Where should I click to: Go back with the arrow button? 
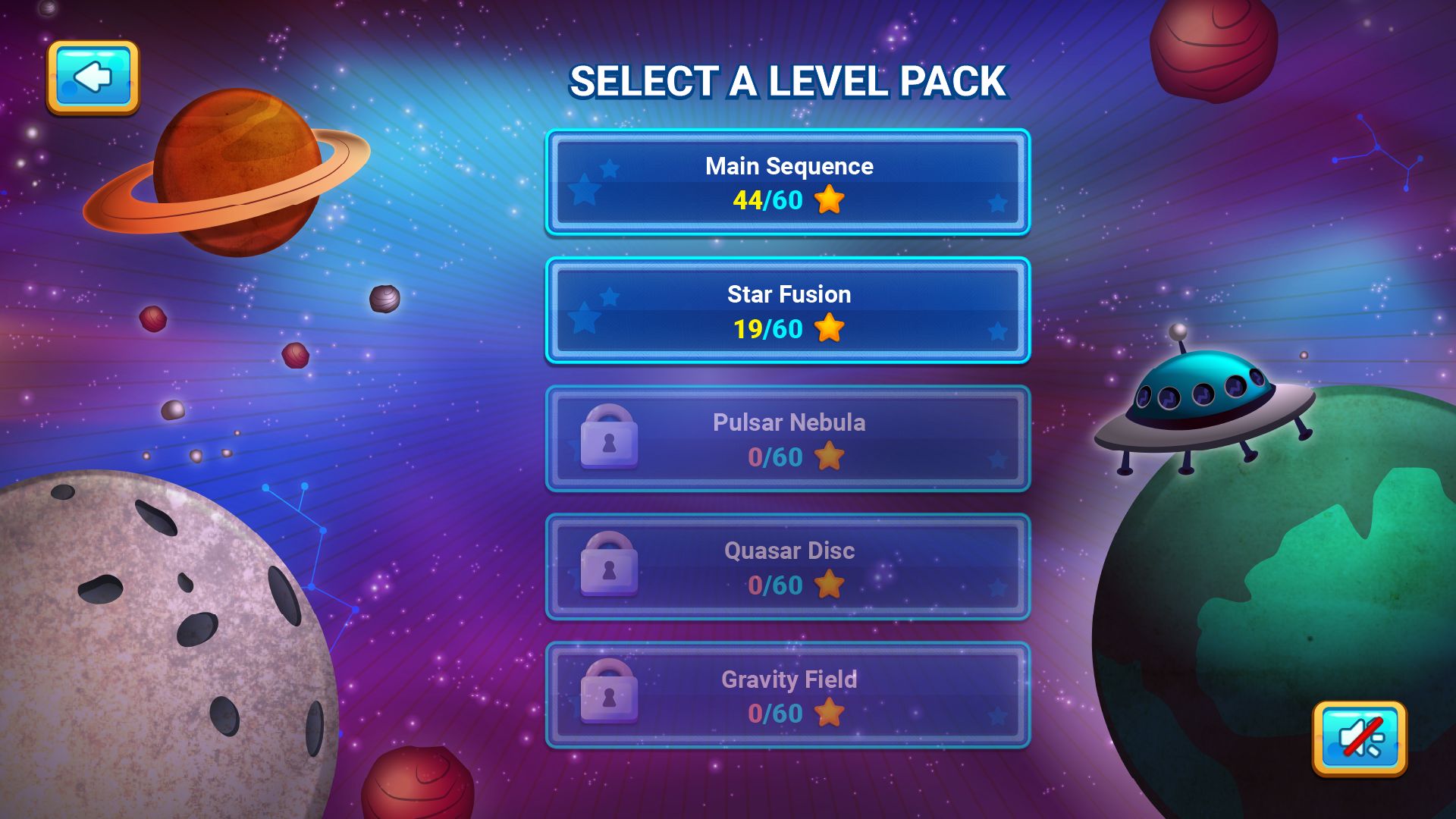point(93,77)
